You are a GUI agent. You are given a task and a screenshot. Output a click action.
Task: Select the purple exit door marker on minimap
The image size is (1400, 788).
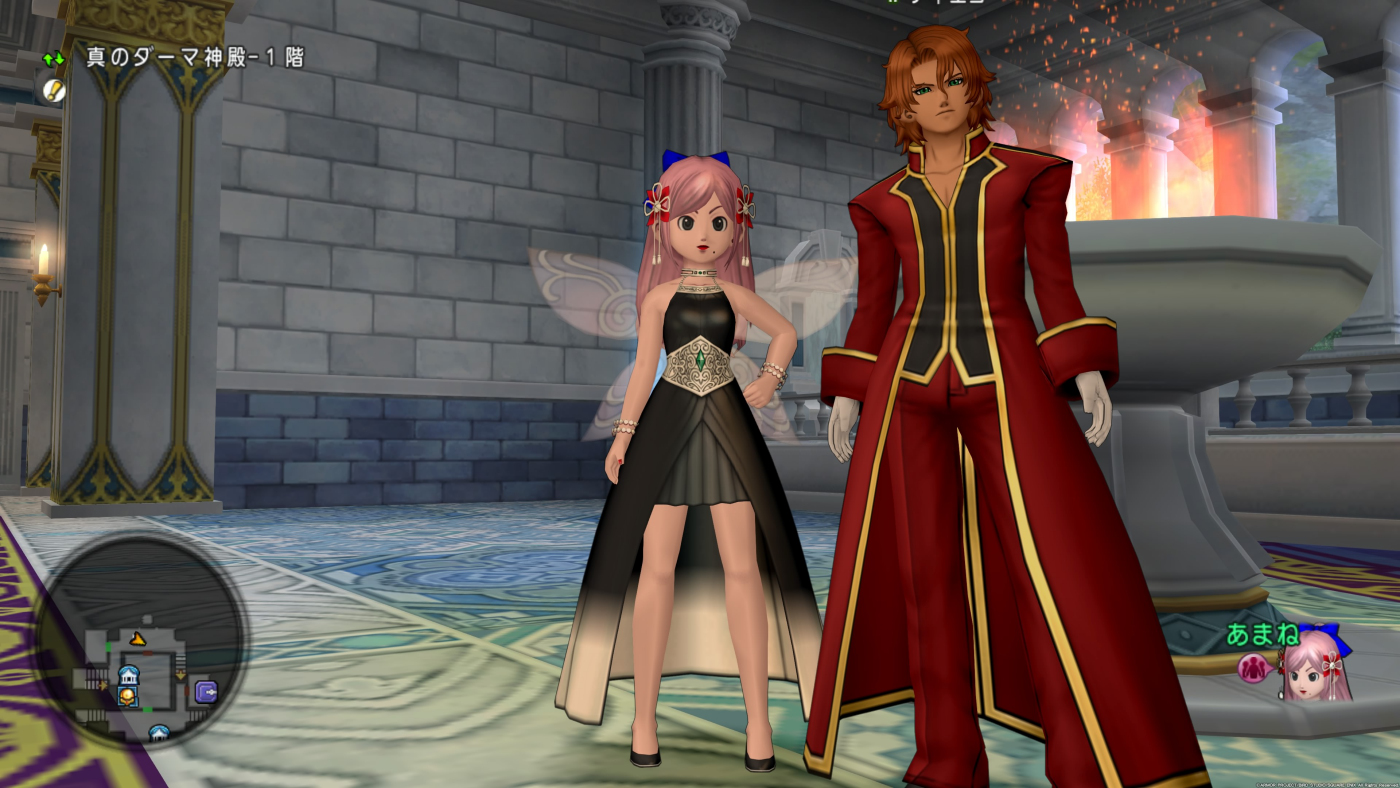[x=206, y=690]
